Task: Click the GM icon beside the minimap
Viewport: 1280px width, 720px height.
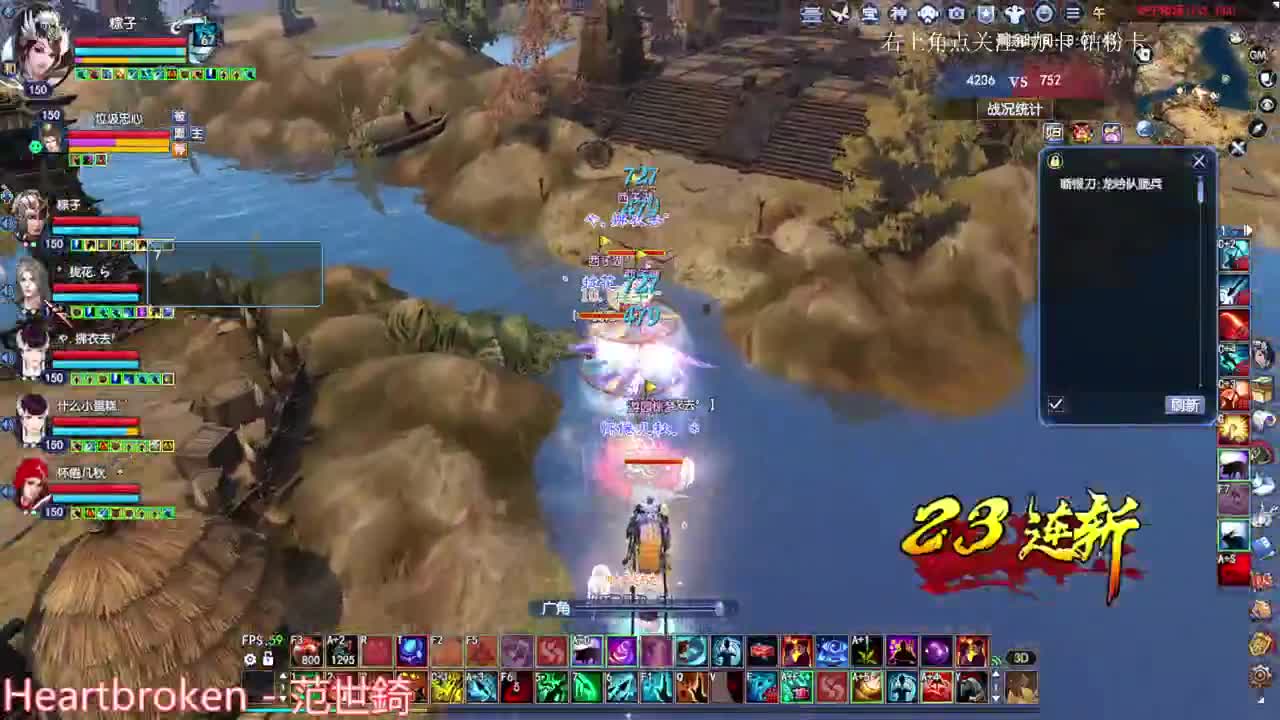Action: click(x=1257, y=53)
